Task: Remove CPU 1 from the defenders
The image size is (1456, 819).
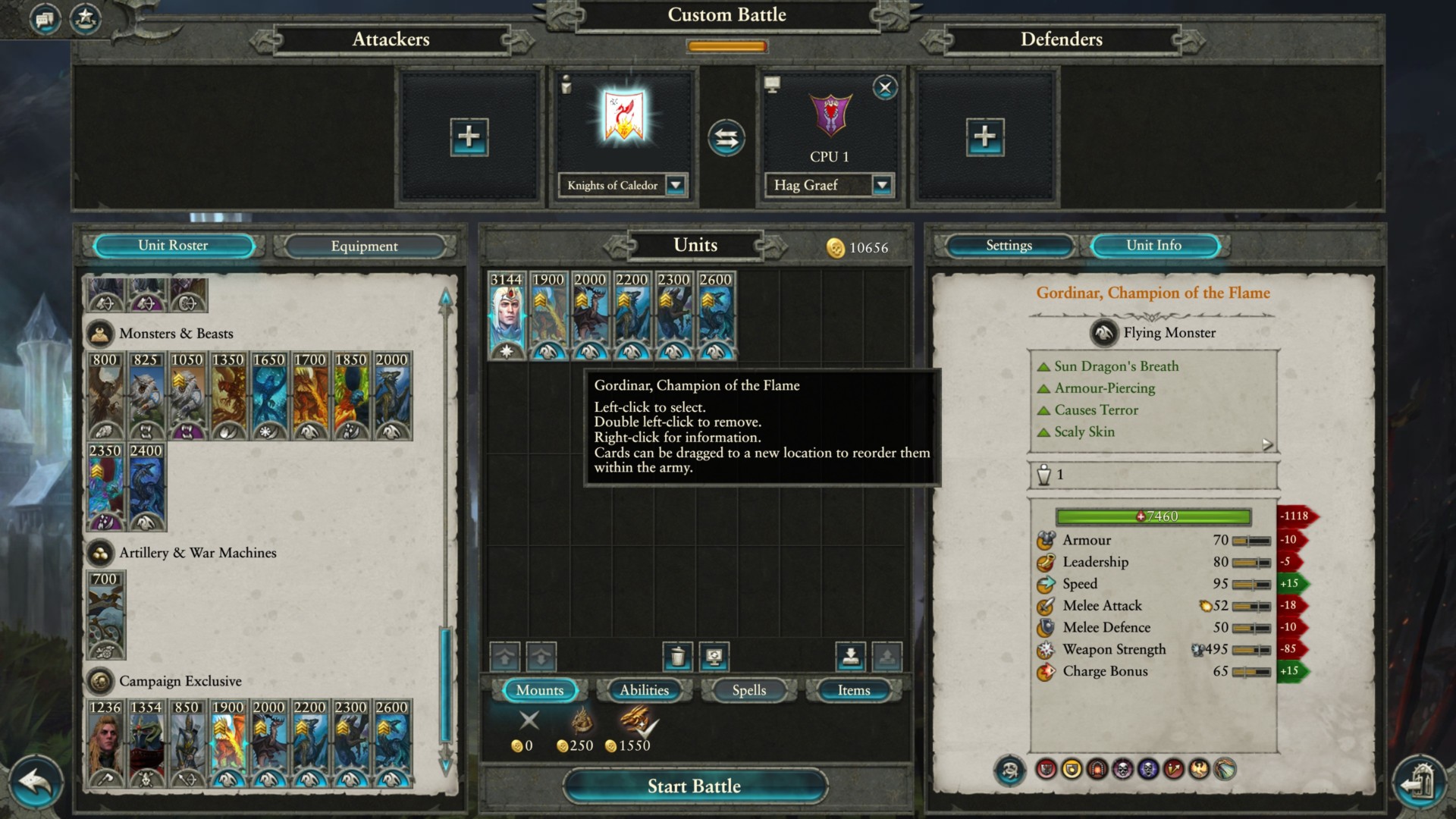Action: (884, 87)
